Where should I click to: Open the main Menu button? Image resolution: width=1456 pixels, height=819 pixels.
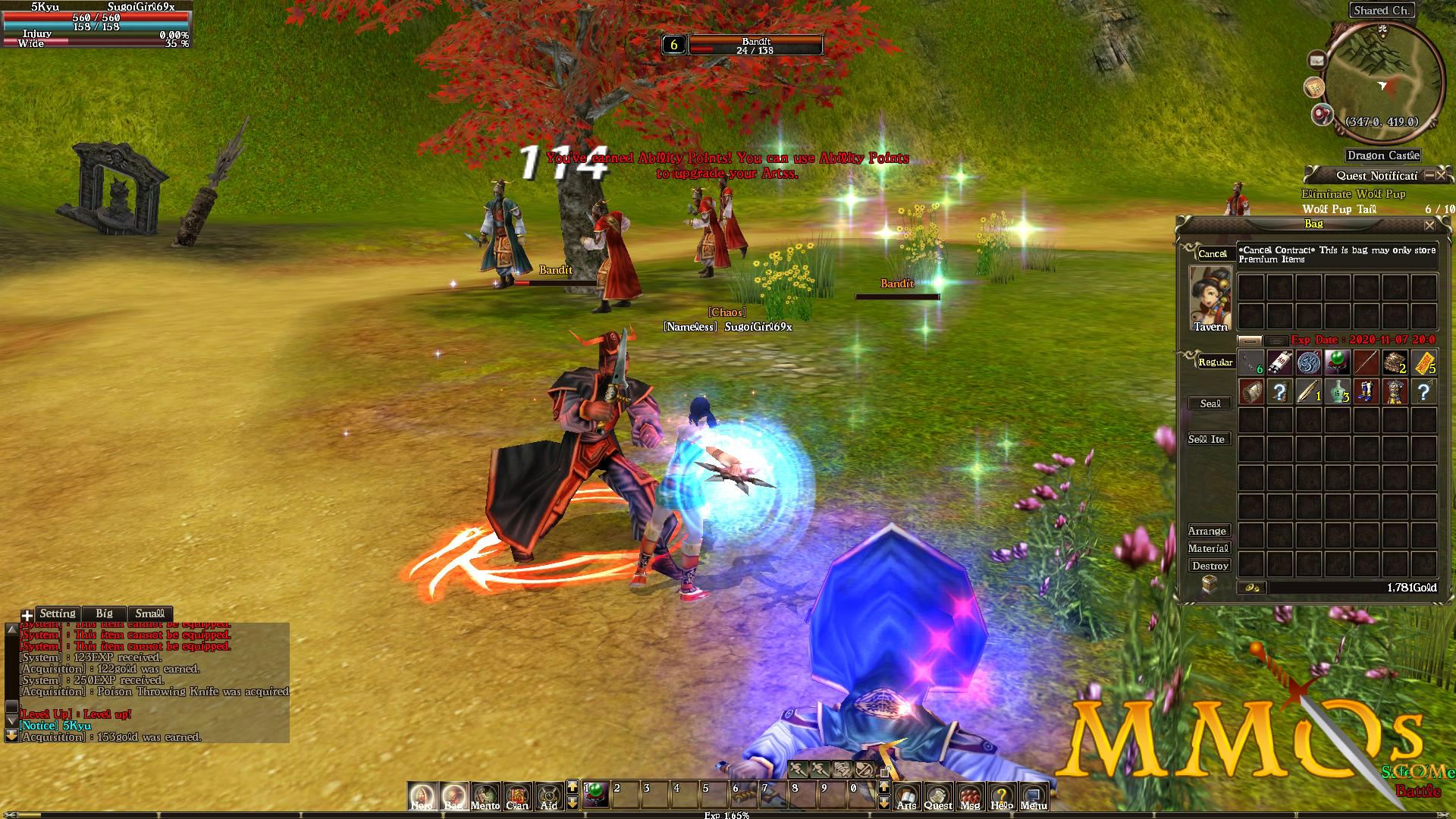(x=1033, y=796)
